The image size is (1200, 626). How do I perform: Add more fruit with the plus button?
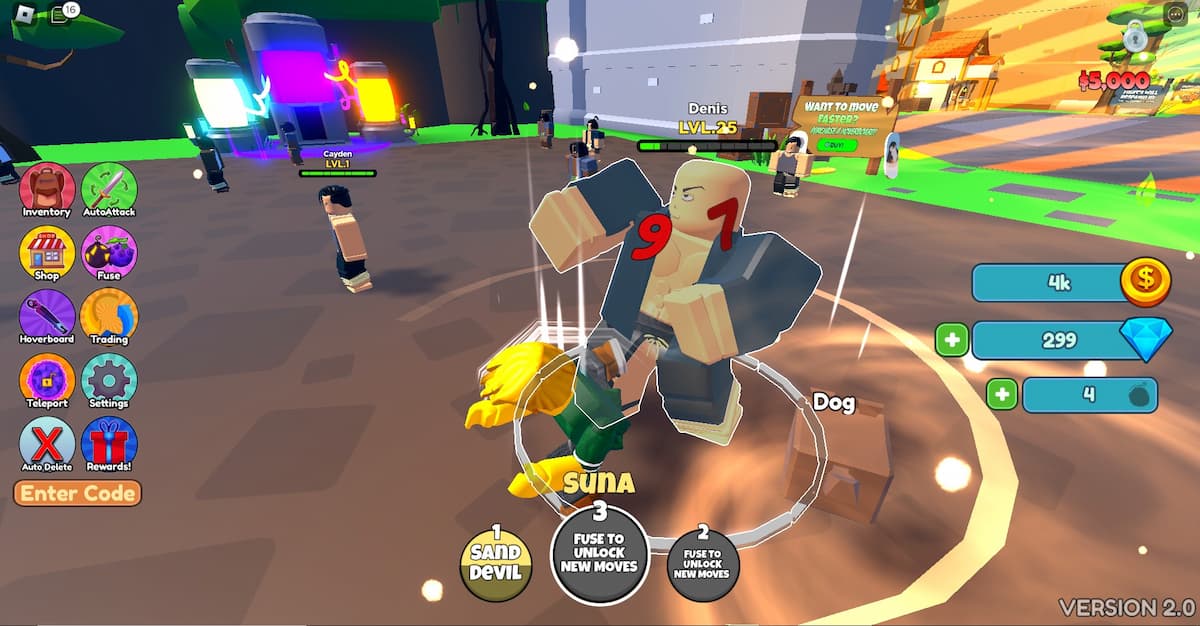coord(1002,394)
